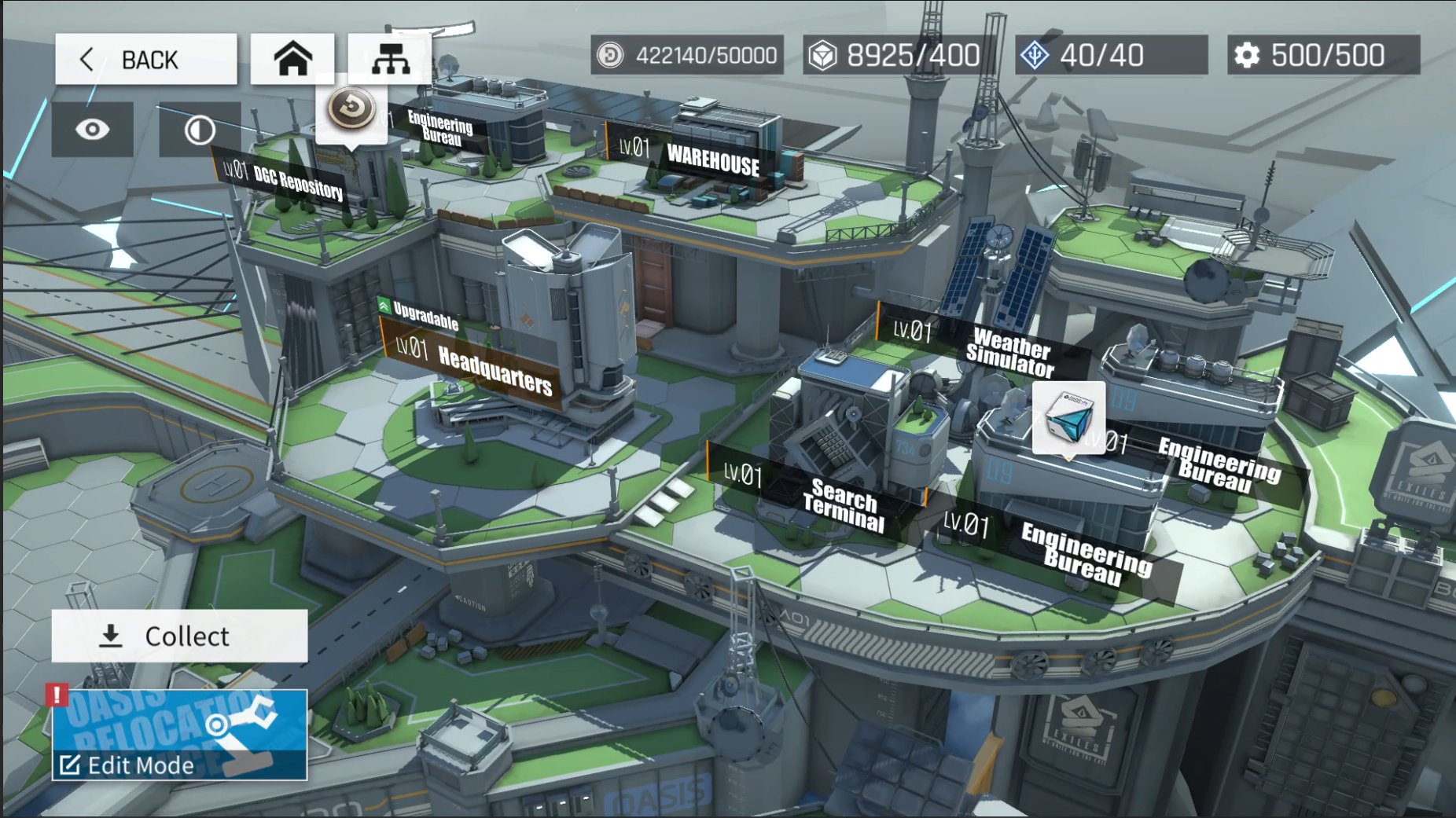Enter Edit Mode for the base
The image size is (1456, 818).
[179, 735]
